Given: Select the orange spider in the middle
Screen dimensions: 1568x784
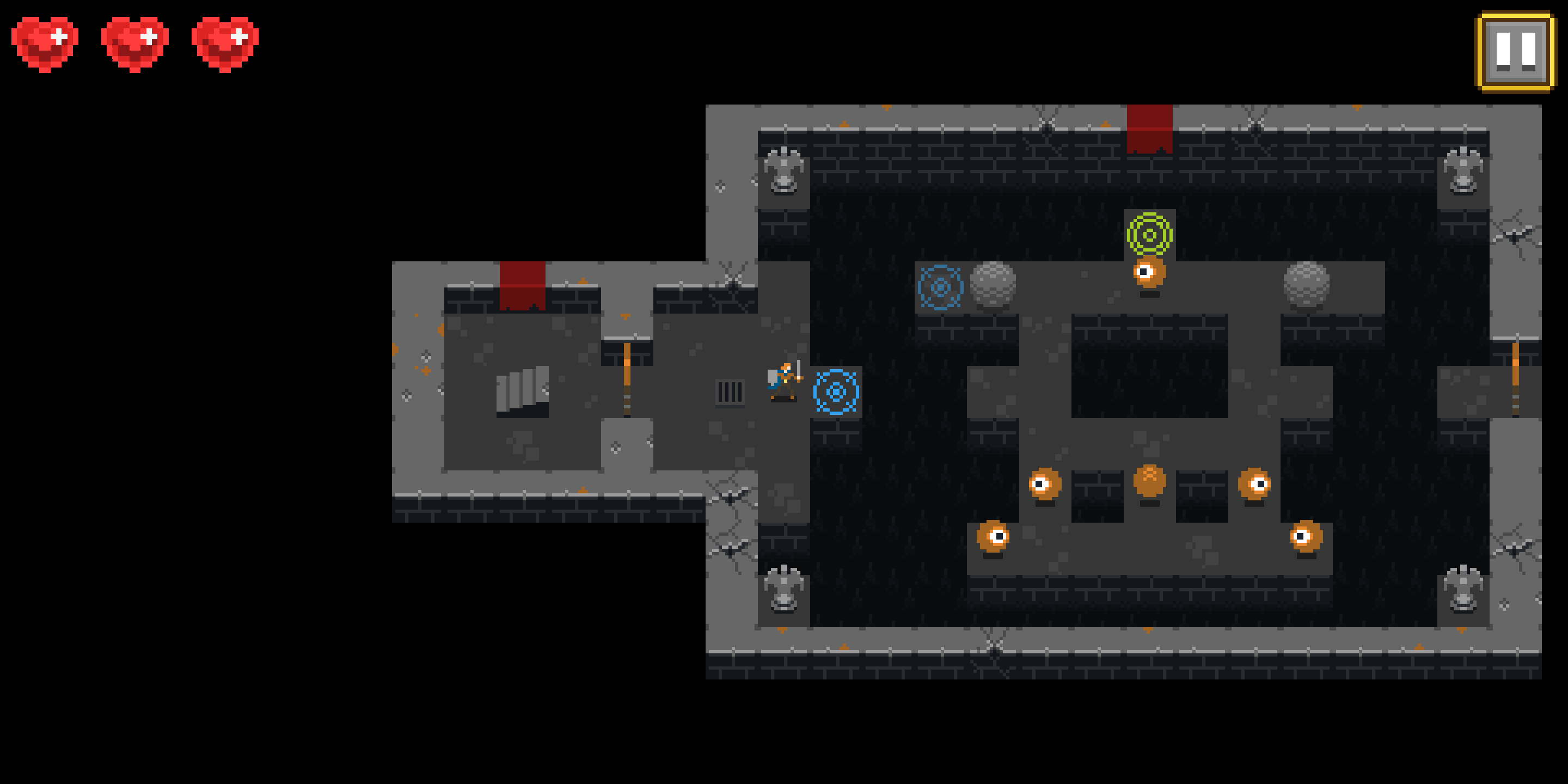Looking at the screenshot, I should (1150, 481).
